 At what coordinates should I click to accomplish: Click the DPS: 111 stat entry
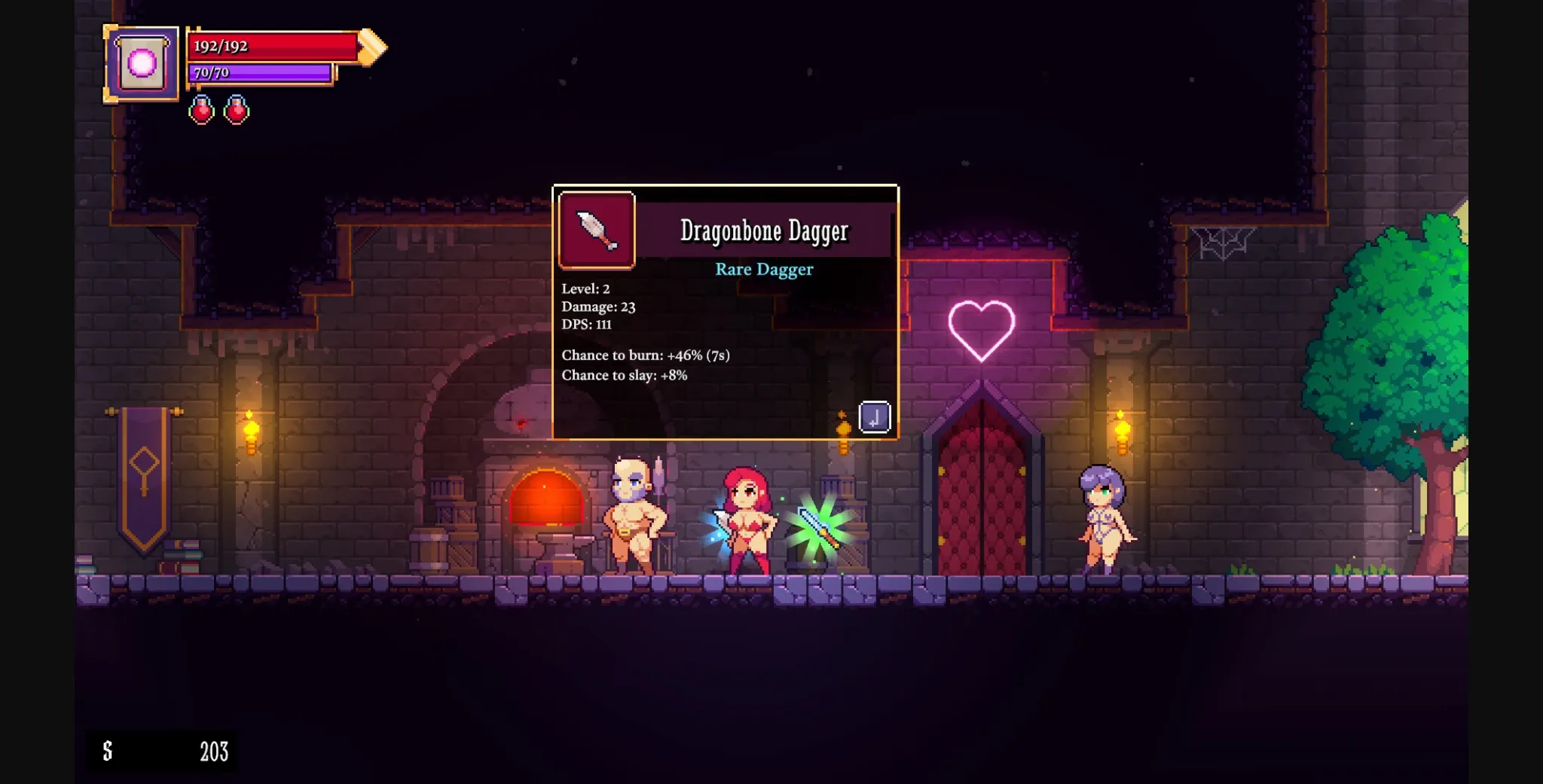click(587, 325)
